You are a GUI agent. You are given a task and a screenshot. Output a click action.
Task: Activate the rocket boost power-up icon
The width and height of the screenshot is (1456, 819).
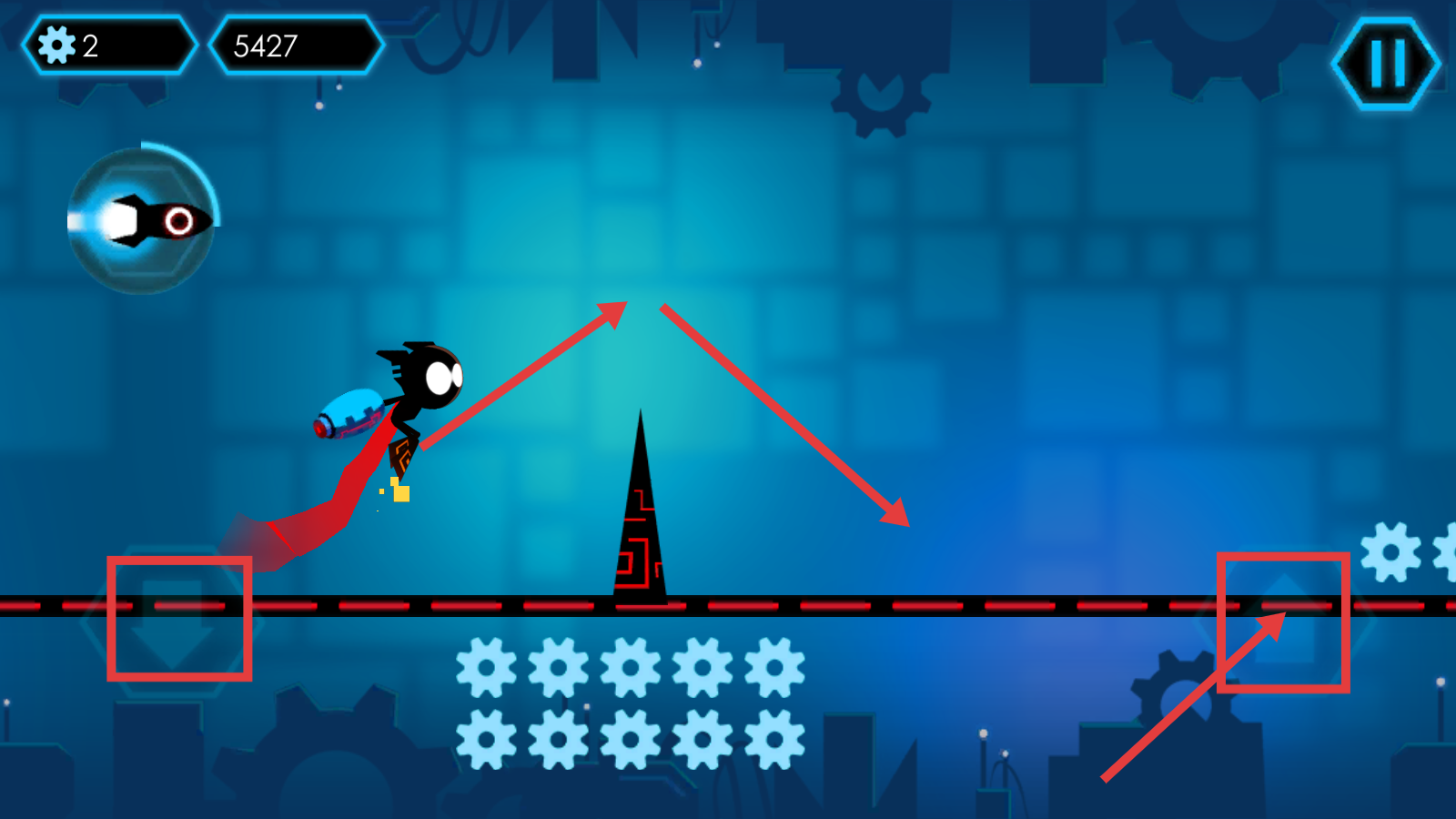pyautogui.click(x=142, y=221)
